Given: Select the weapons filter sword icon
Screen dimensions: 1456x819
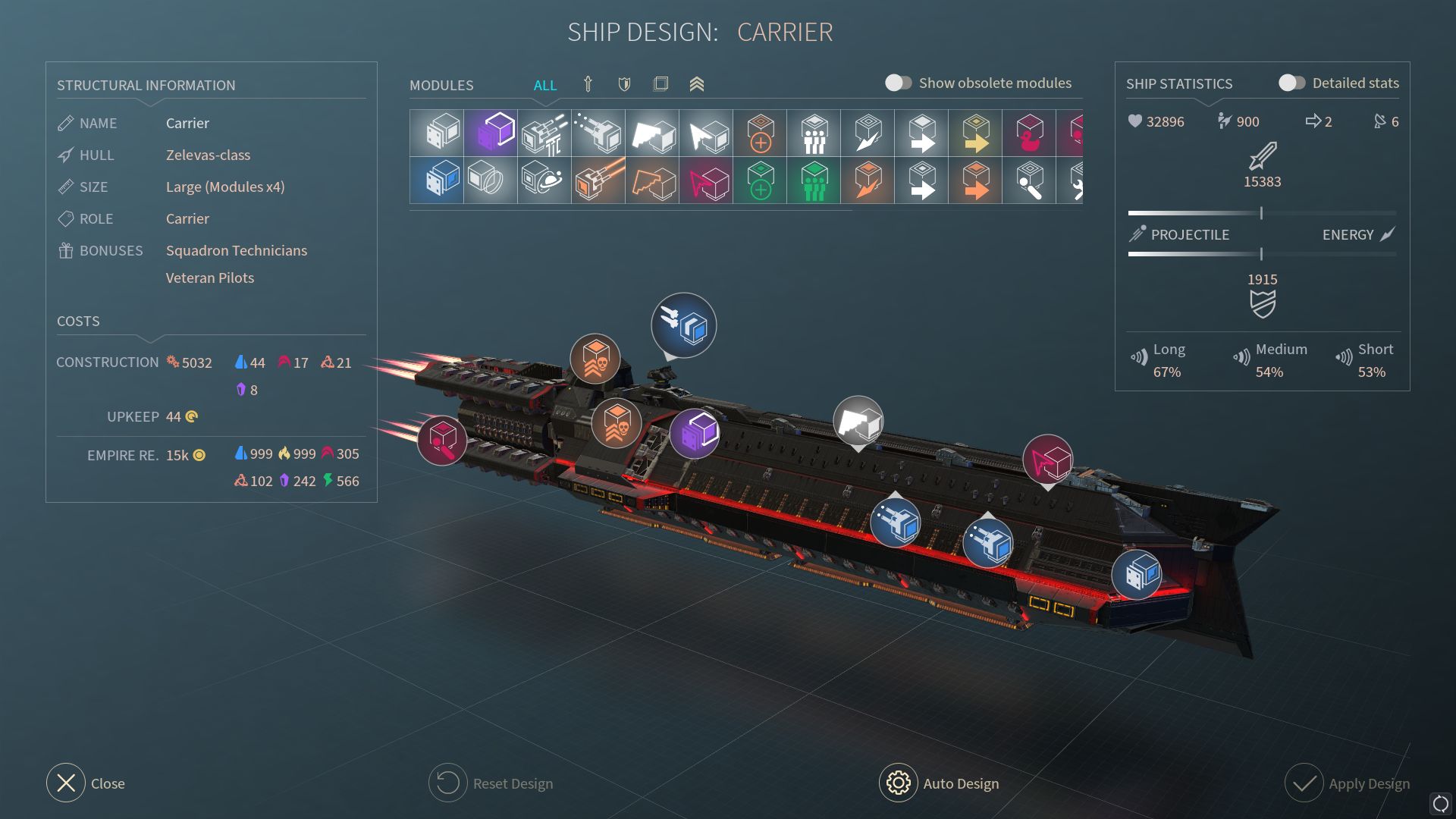Looking at the screenshot, I should 588,84.
